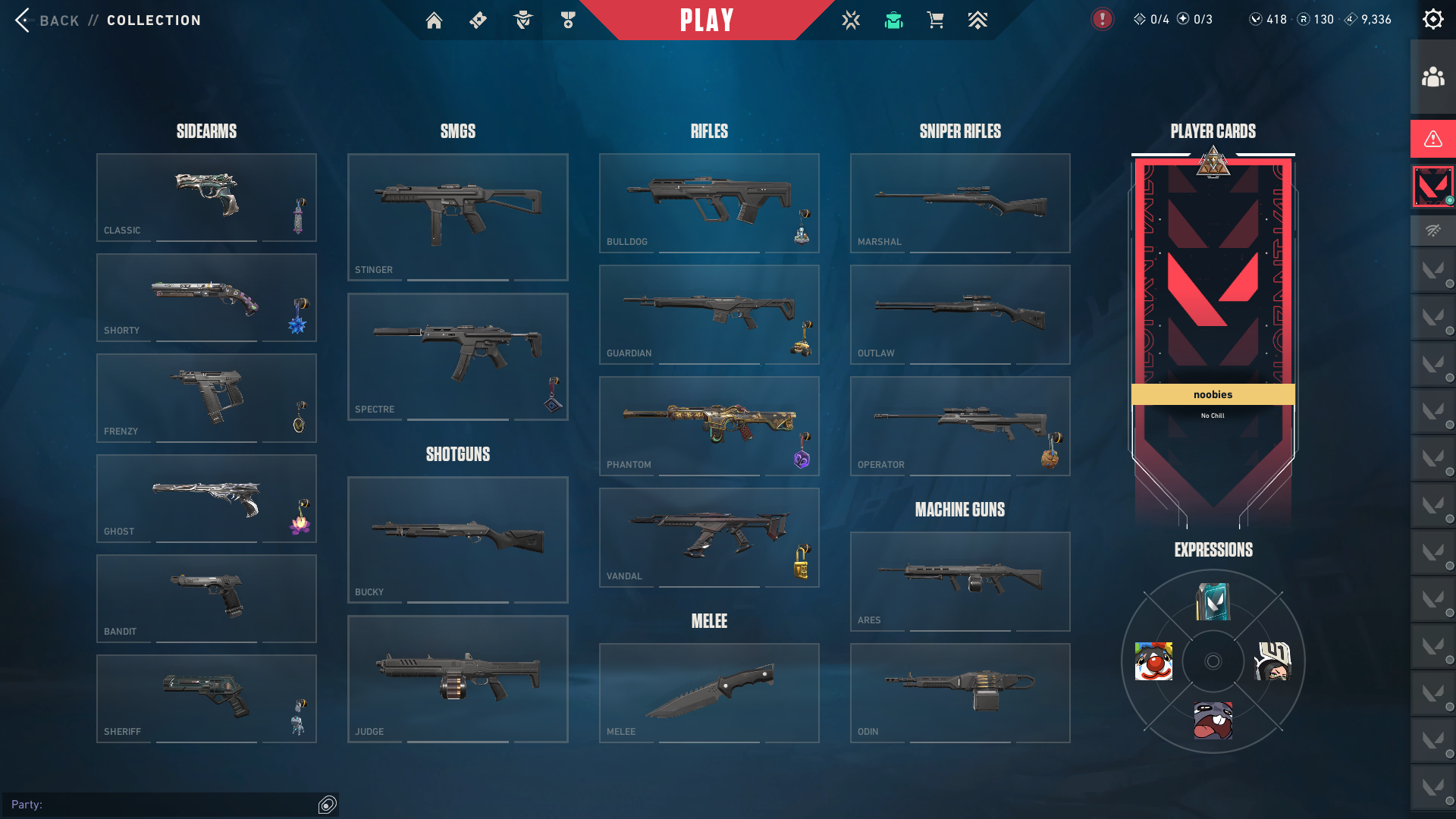Open the settings gear

click(x=1432, y=20)
